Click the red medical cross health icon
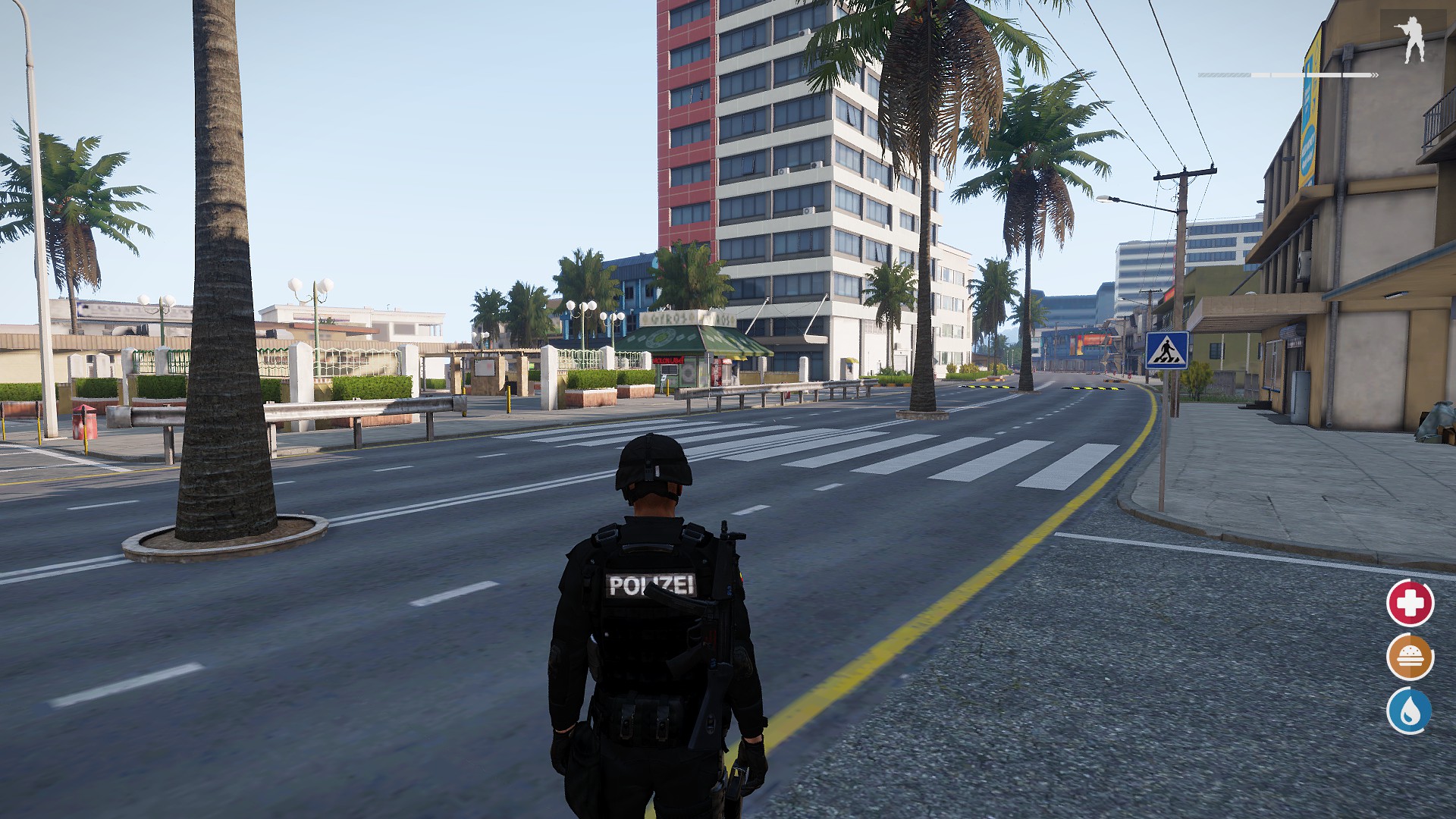The height and width of the screenshot is (819, 1456). pos(1410,604)
